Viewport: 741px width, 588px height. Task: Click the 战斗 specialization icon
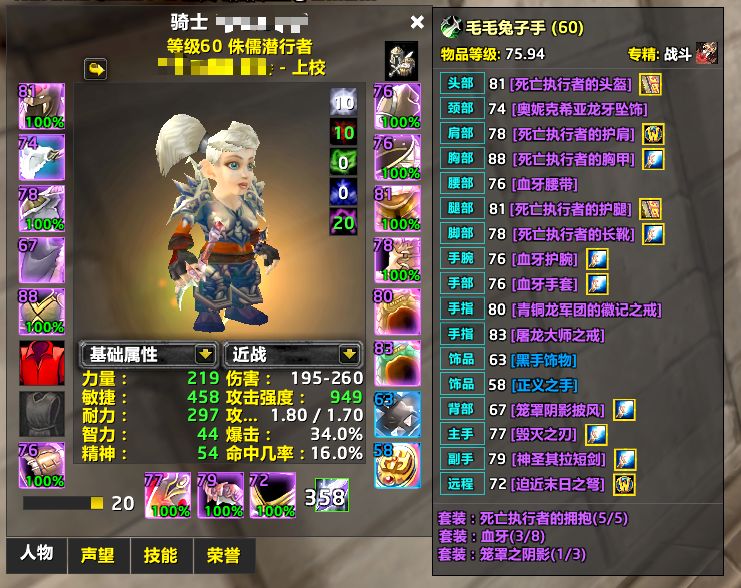[706, 53]
